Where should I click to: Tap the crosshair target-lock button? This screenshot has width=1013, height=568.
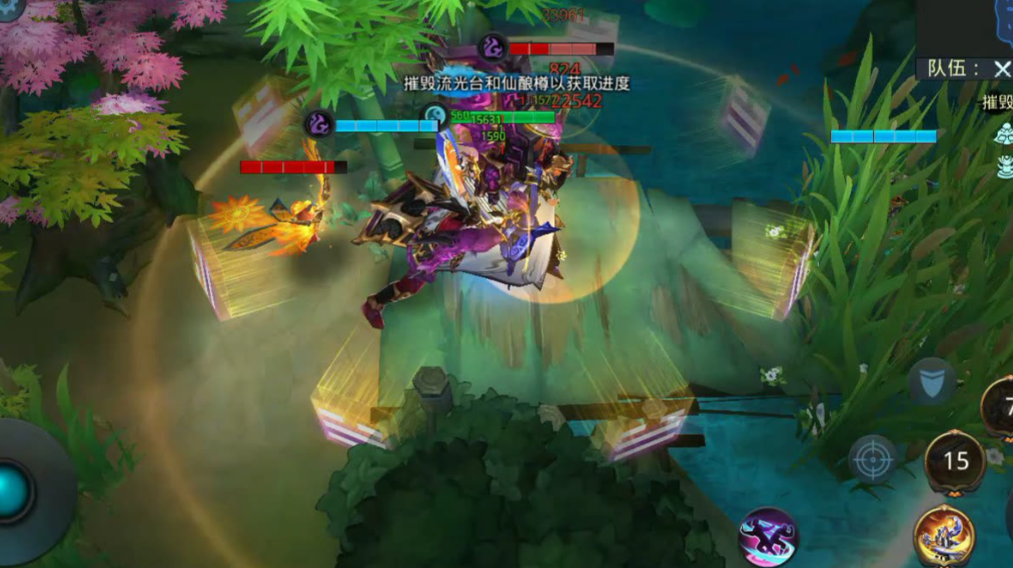pyautogui.click(x=872, y=459)
